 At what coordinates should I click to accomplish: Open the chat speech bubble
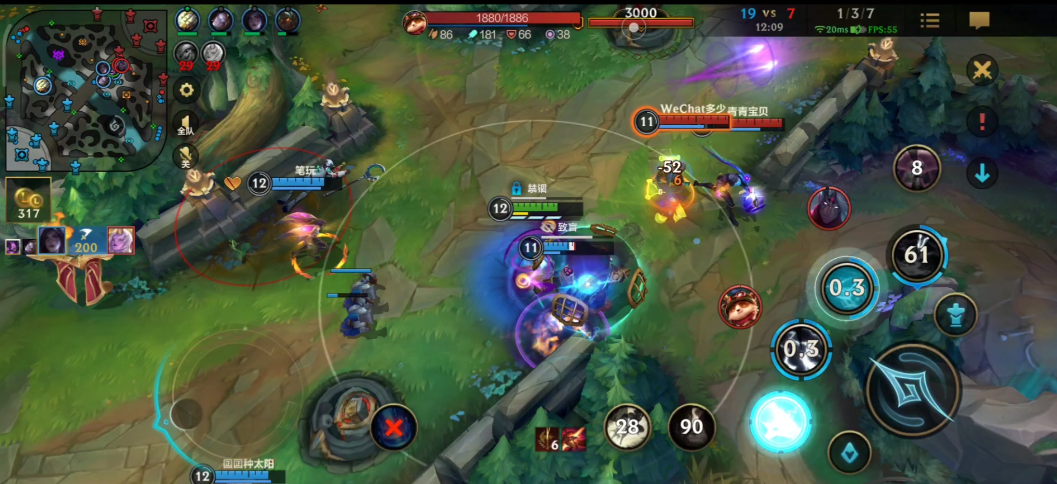point(979,20)
